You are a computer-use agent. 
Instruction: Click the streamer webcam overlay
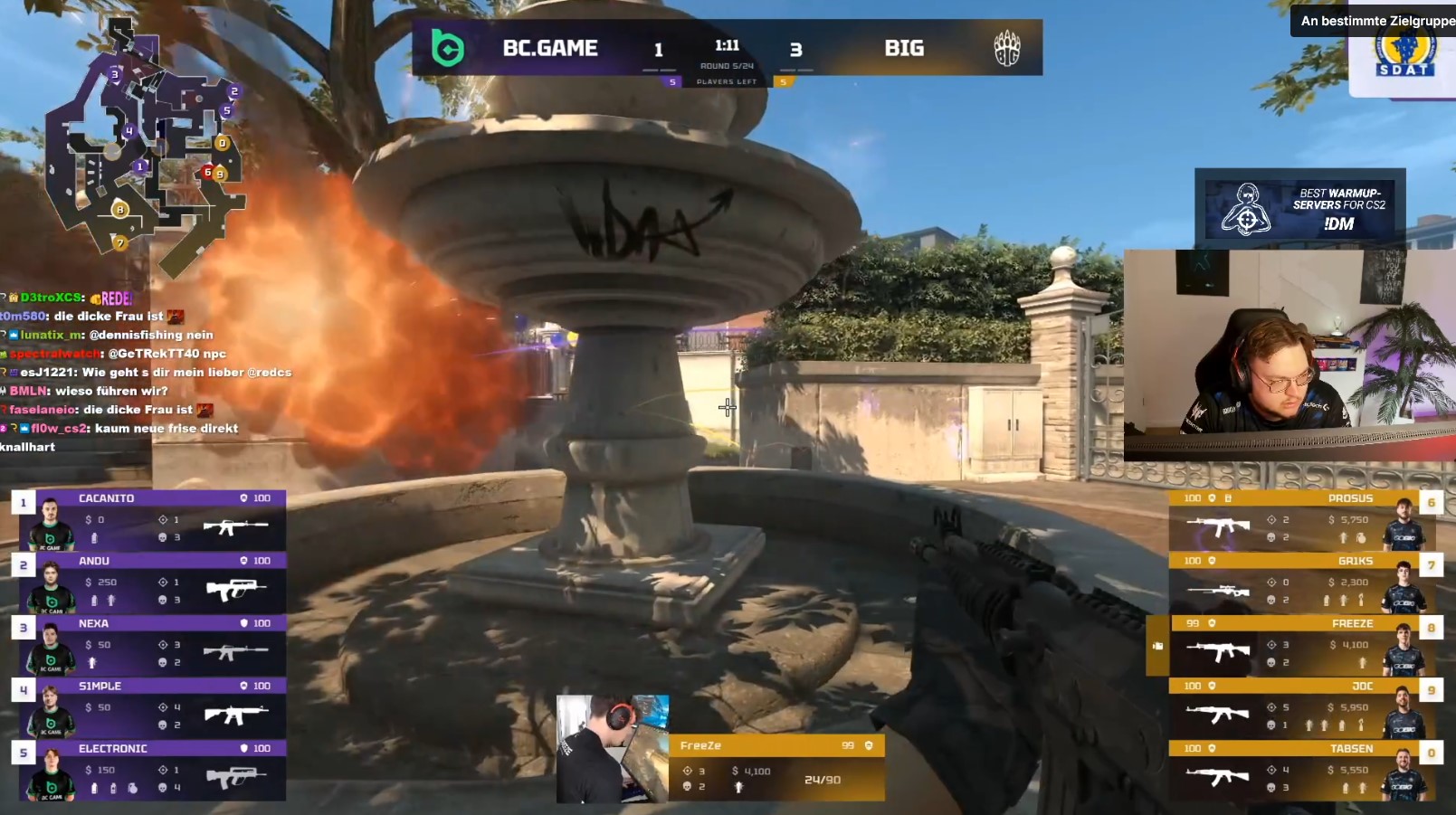click(x=1289, y=355)
